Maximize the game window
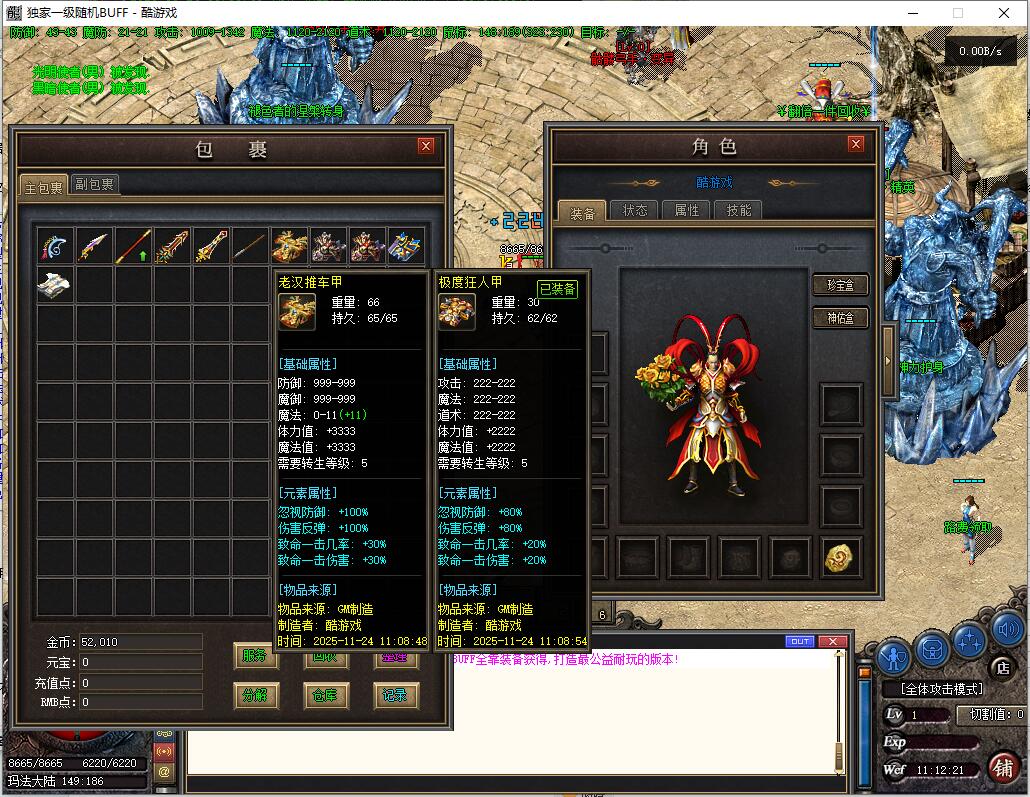The height and width of the screenshot is (797, 1030). 957,13
